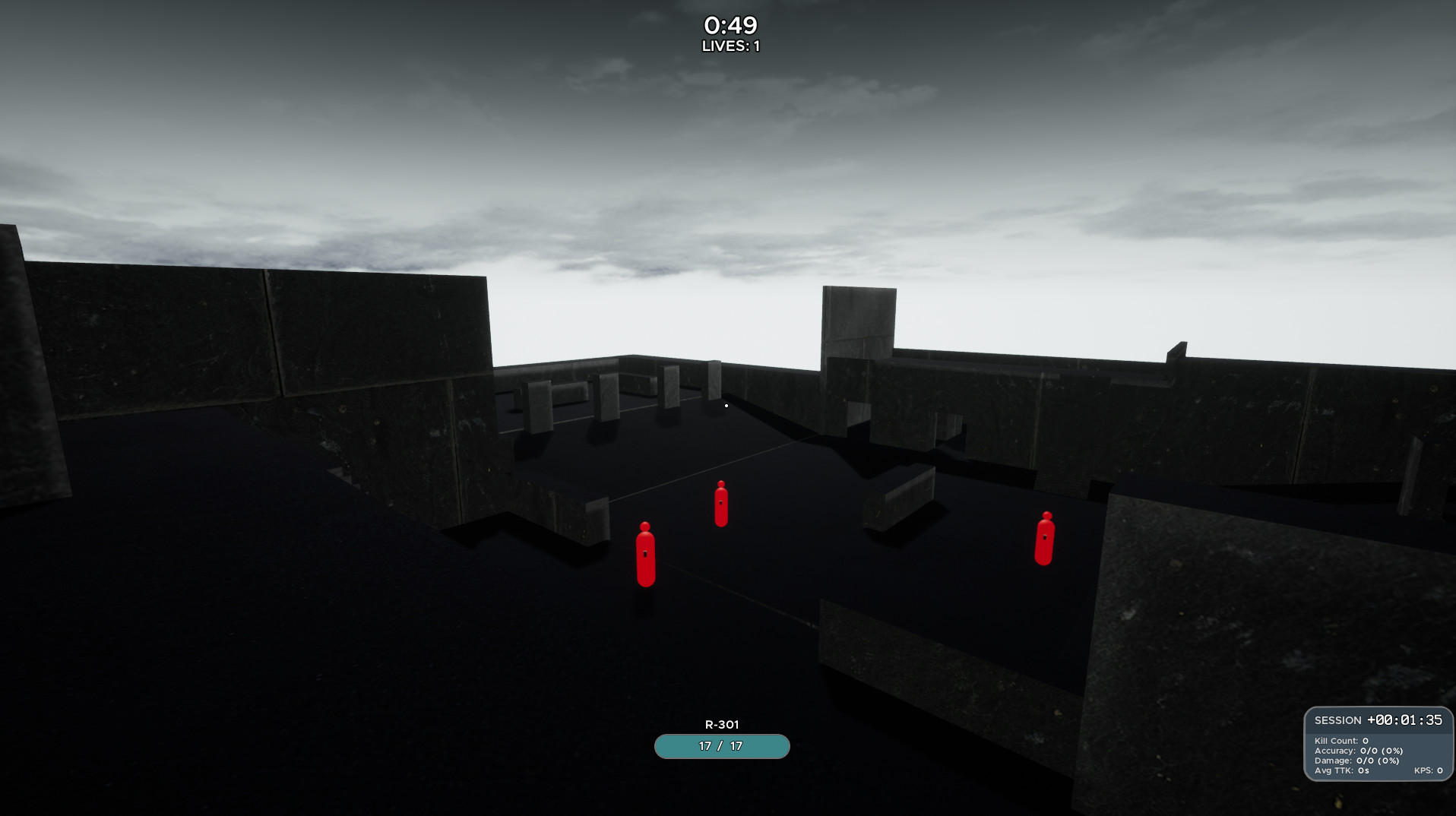The height and width of the screenshot is (816, 1456).
Task: Shoot the center red target on the platform
Action: 720,505
